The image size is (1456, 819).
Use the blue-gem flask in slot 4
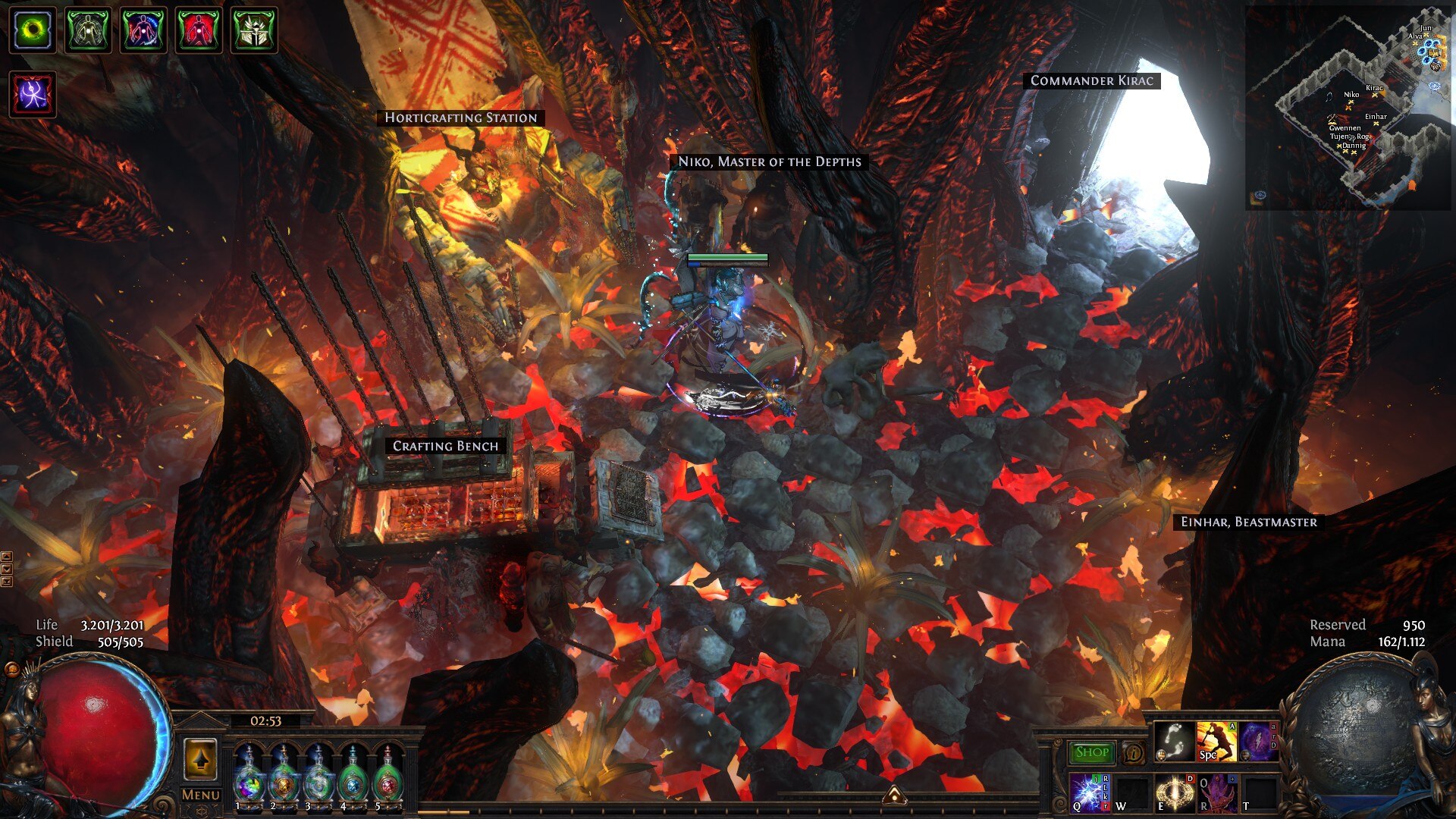(x=353, y=773)
